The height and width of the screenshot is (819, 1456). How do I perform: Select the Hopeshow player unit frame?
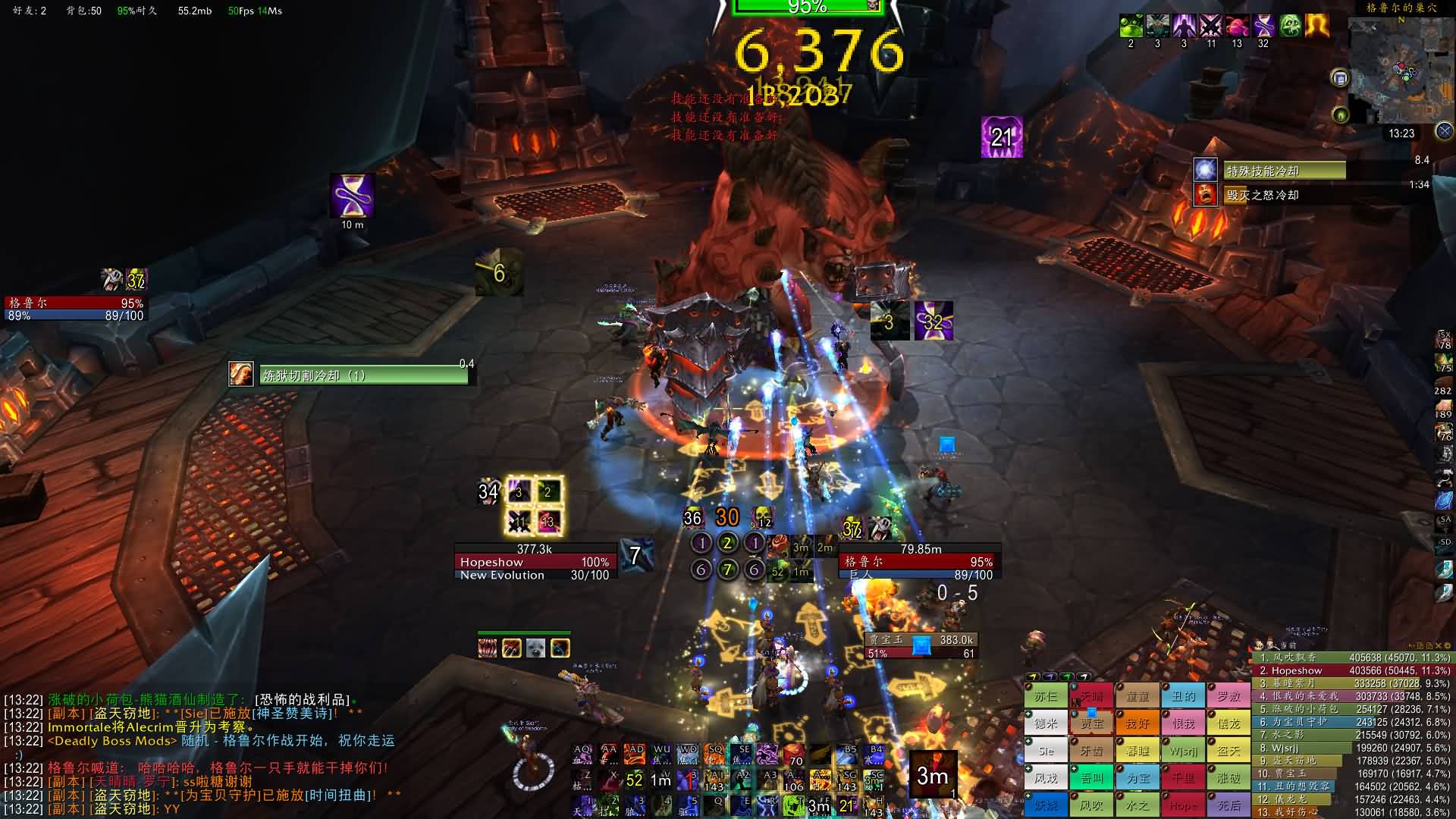(x=535, y=562)
